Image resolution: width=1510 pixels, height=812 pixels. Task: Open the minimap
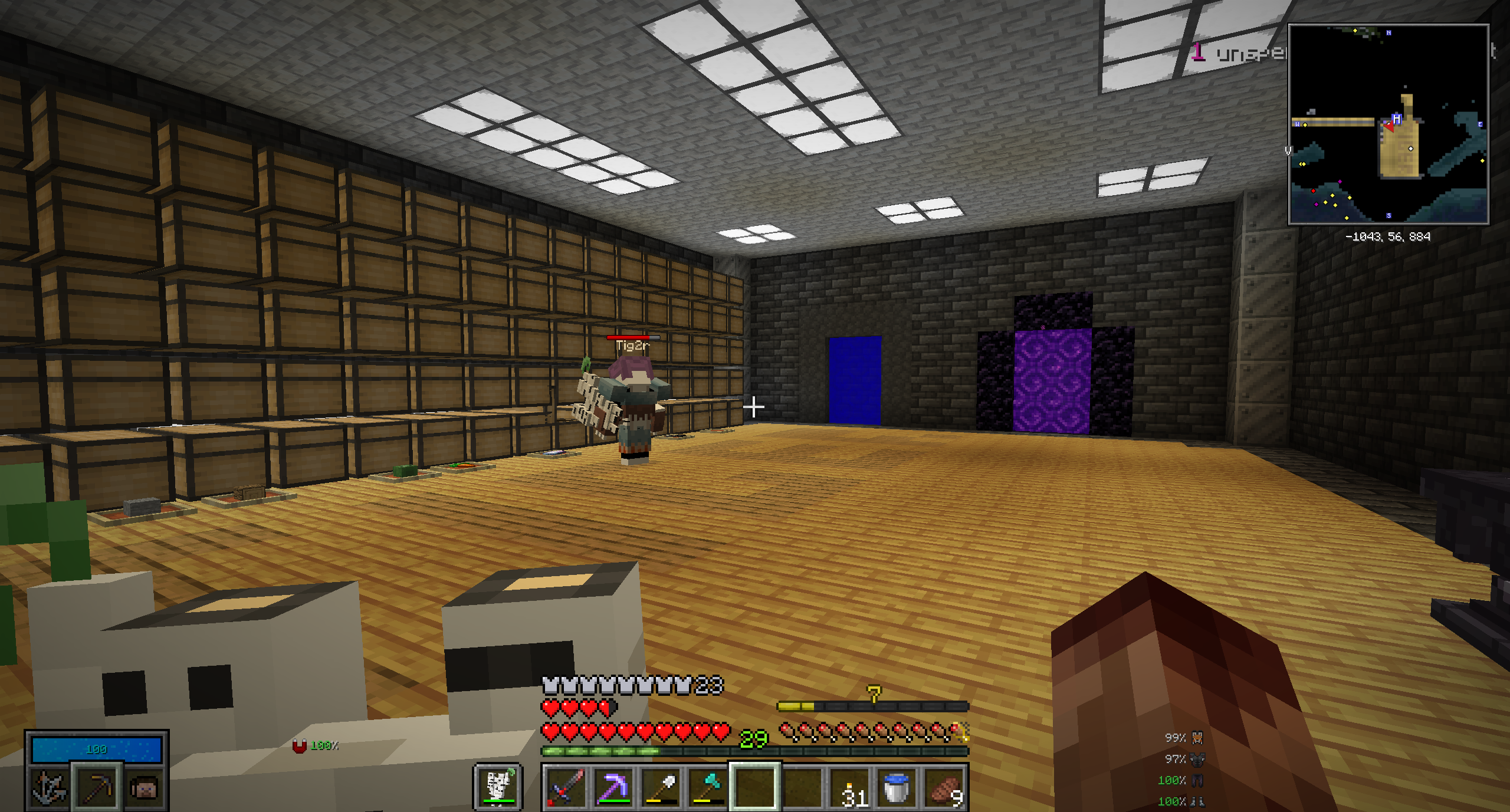(x=1388, y=124)
